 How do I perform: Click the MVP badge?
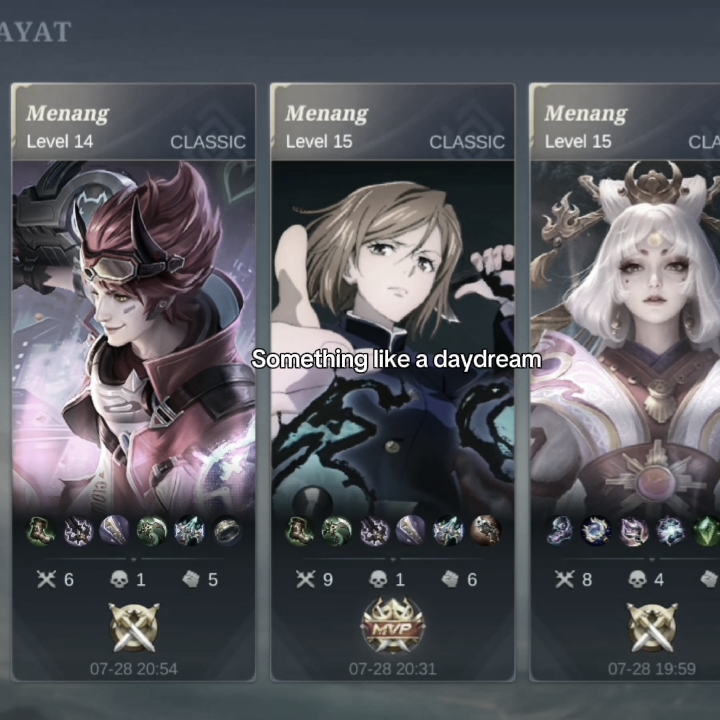tap(392, 626)
